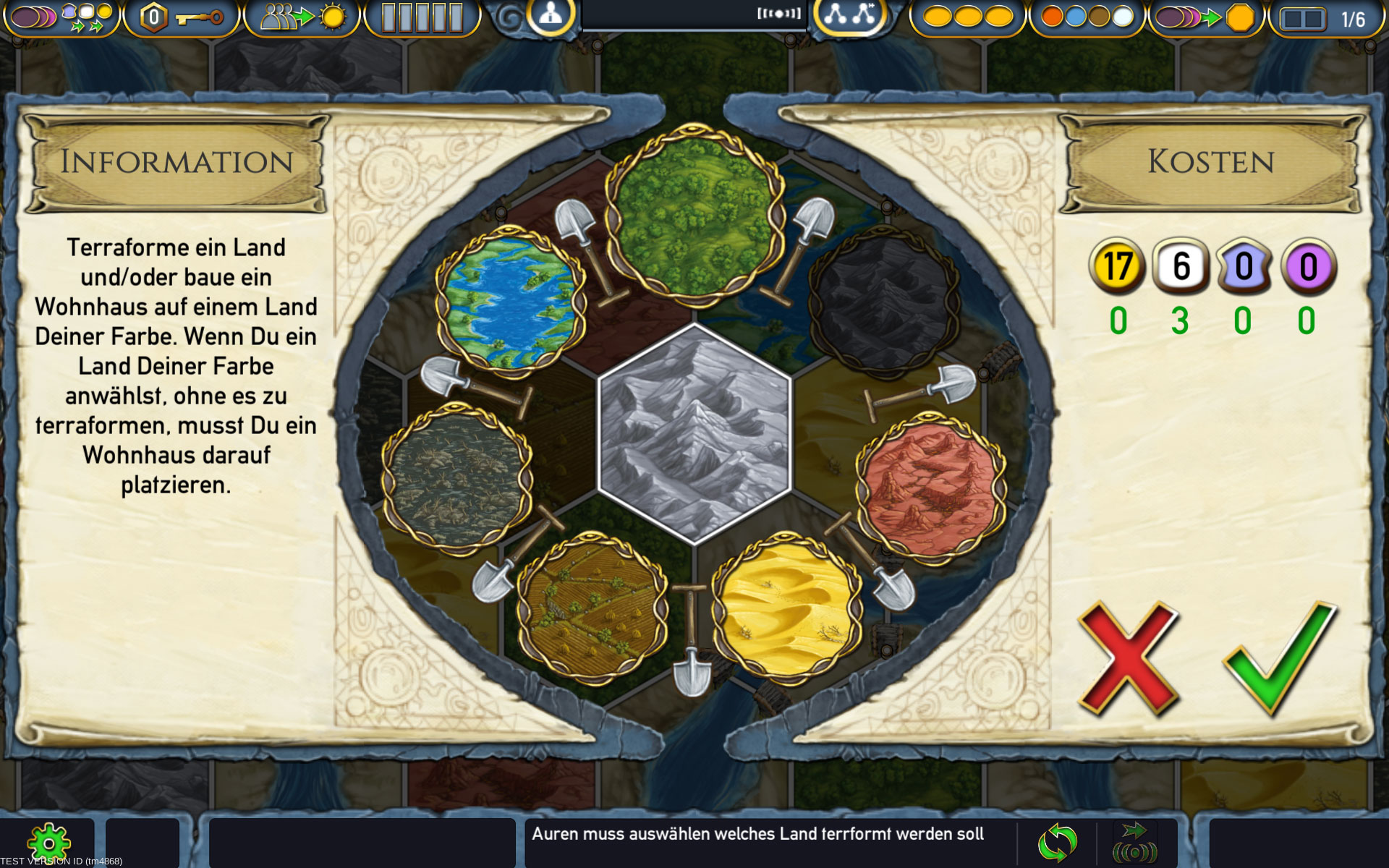The height and width of the screenshot is (868, 1389).
Task: Click the three gold coins panel
Action: [x=967, y=17]
